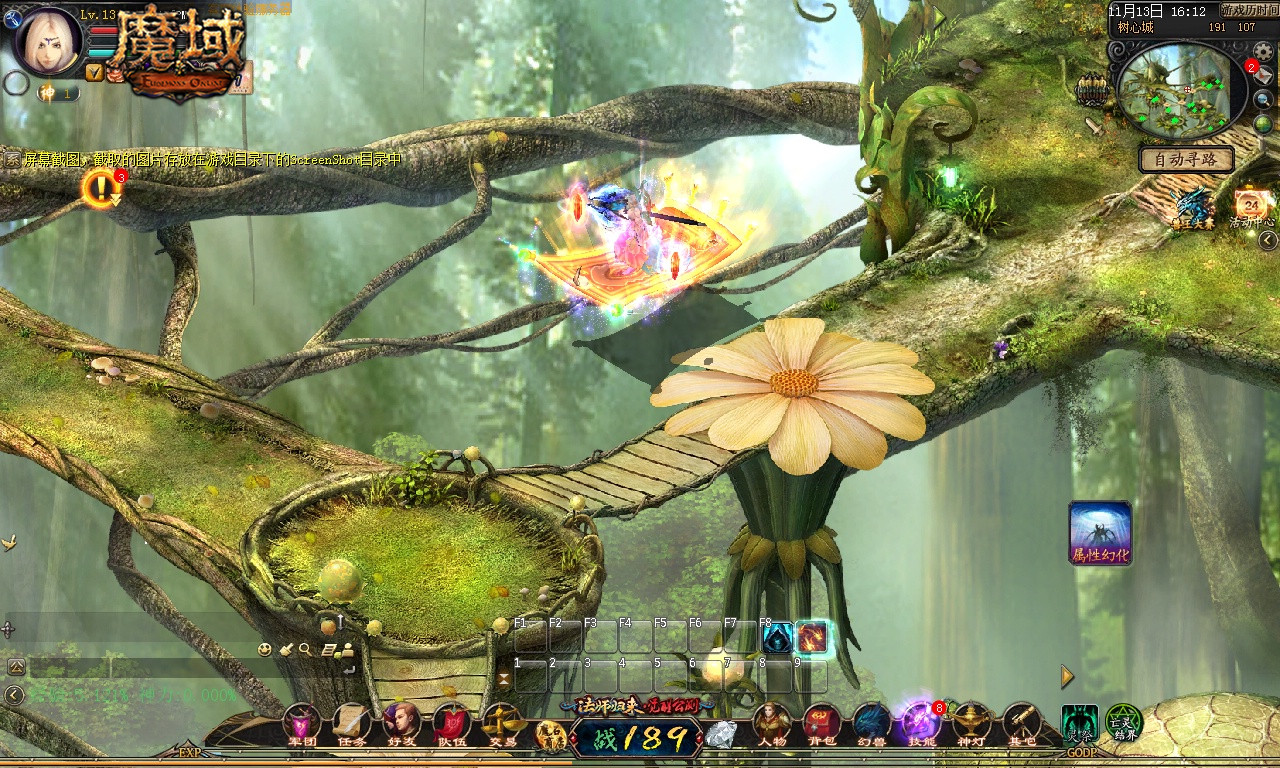Open the mail envelope with notification

(x=1263, y=75)
